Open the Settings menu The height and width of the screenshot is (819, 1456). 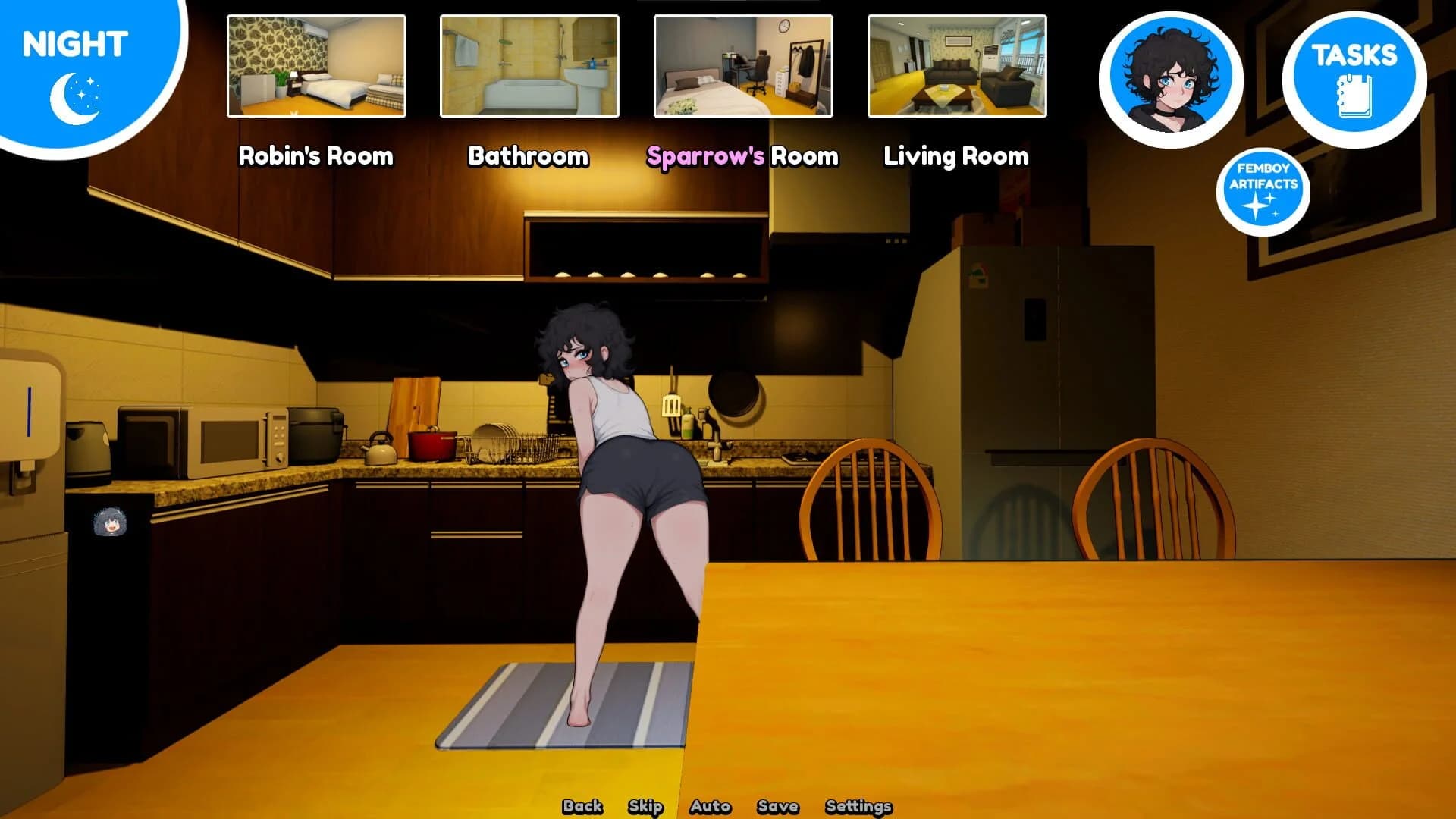(x=858, y=806)
